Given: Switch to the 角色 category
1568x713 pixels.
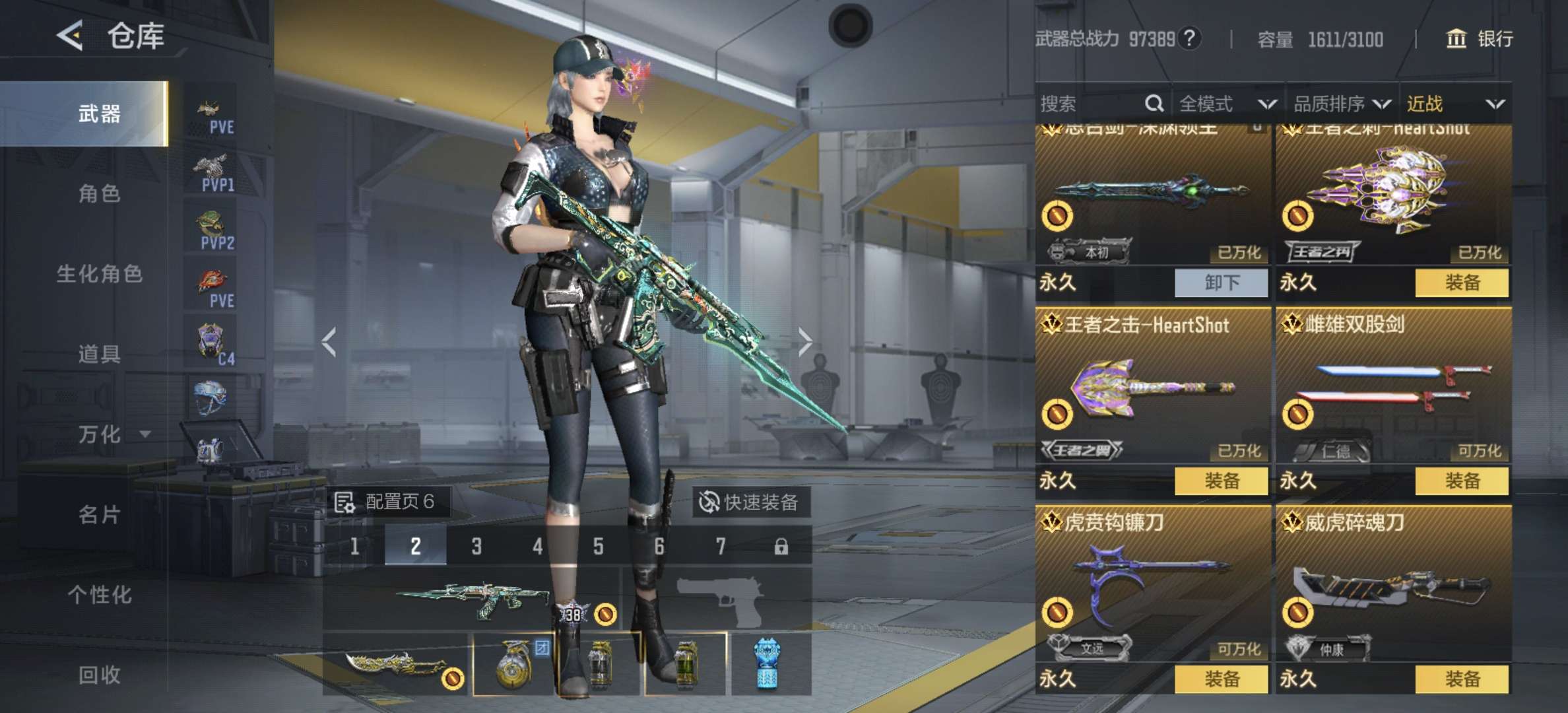Looking at the screenshot, I should (99, 194).
